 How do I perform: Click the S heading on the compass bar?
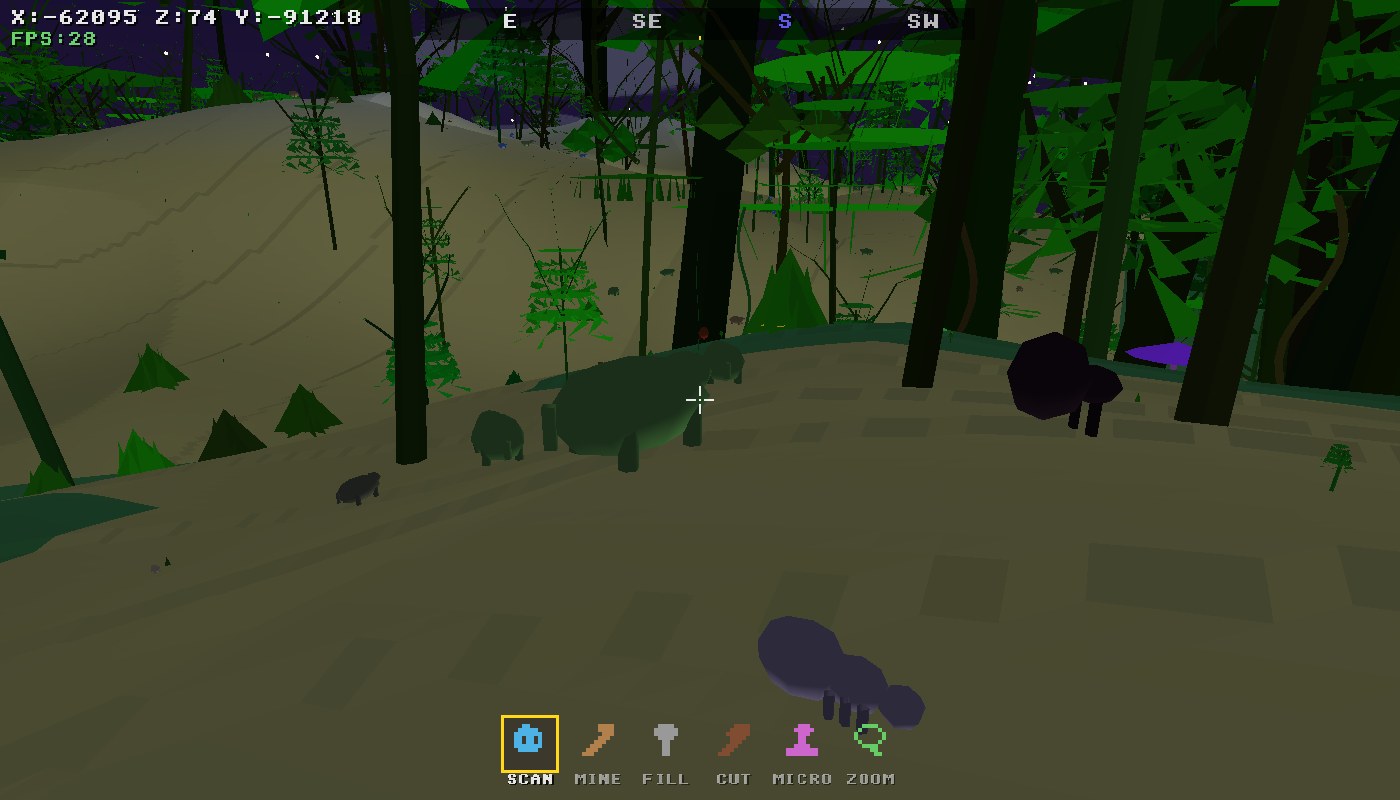point(784,21)
